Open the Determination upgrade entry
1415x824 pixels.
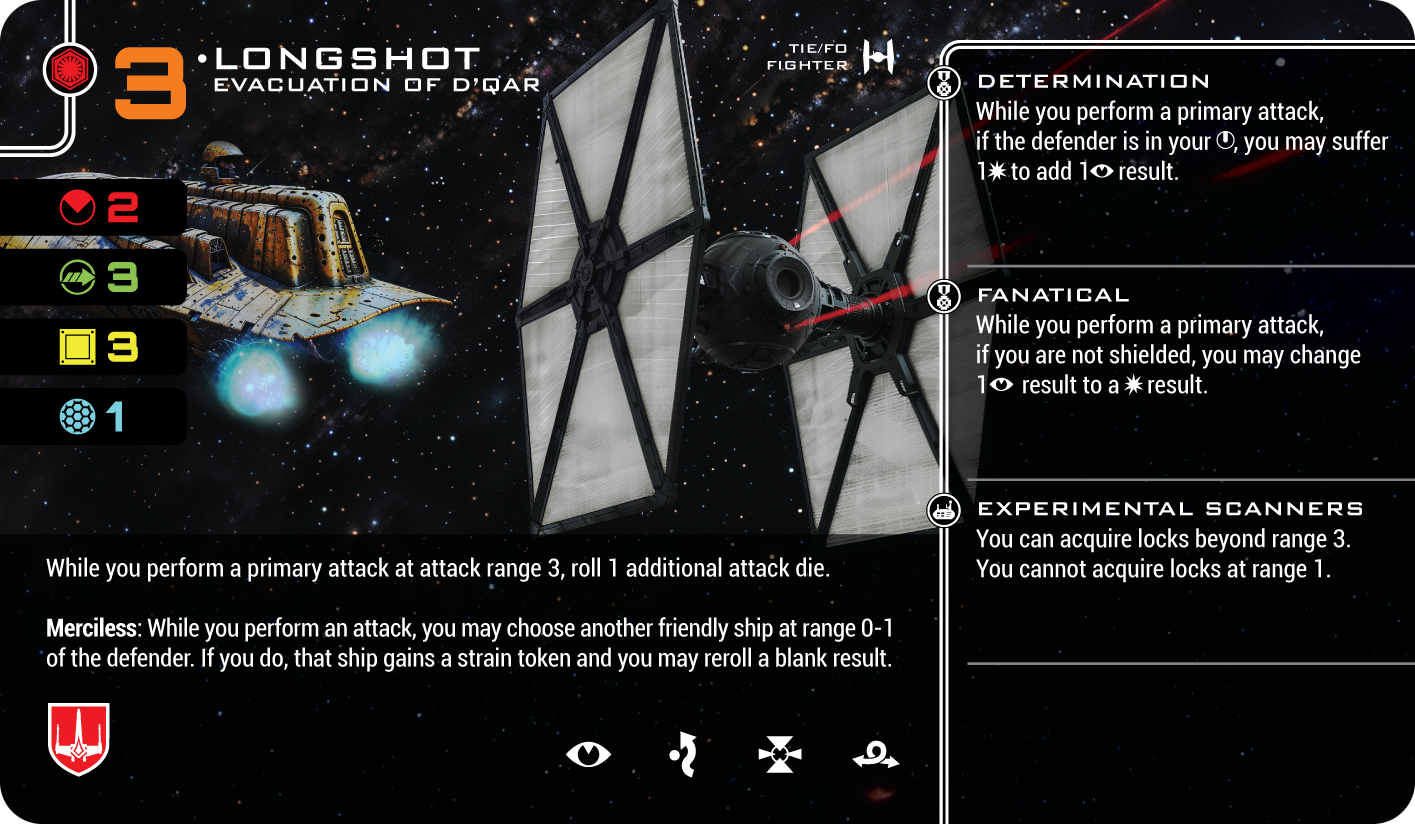1093,82
